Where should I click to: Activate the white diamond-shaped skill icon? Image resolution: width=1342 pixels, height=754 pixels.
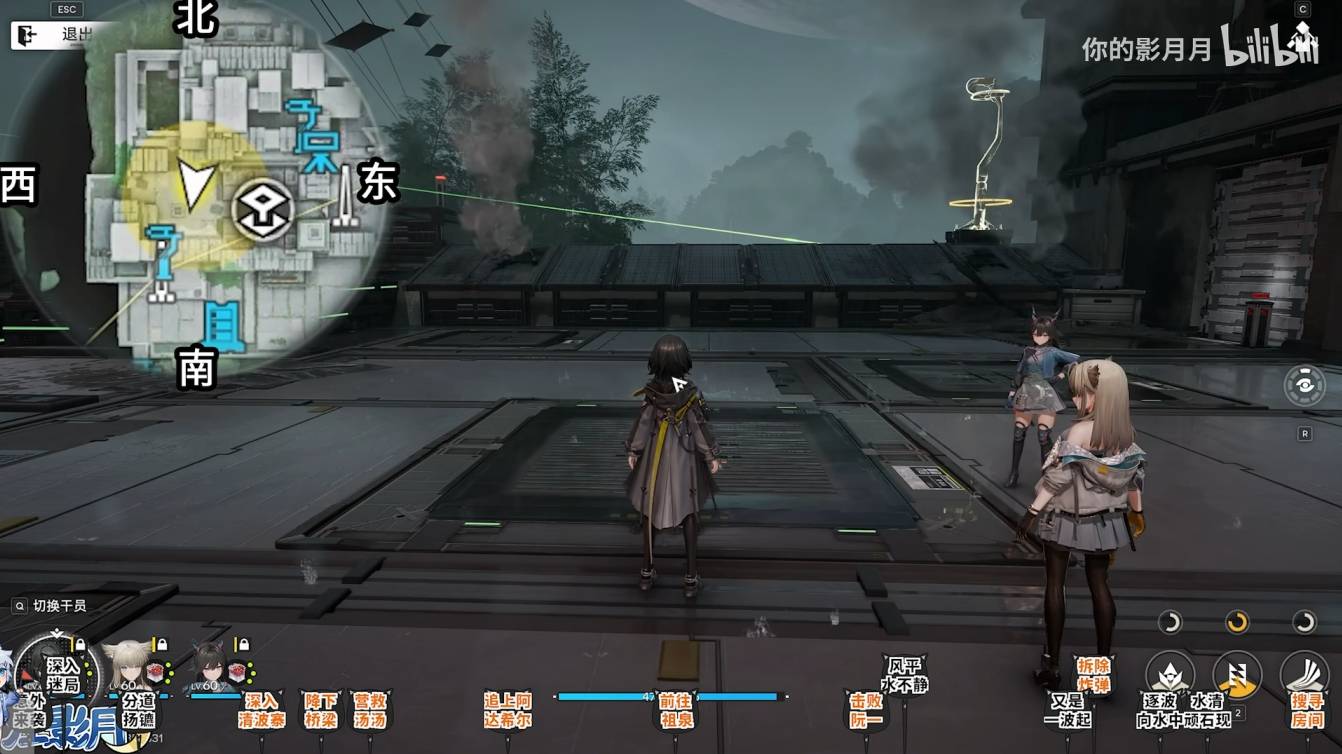coord(1169,675)
